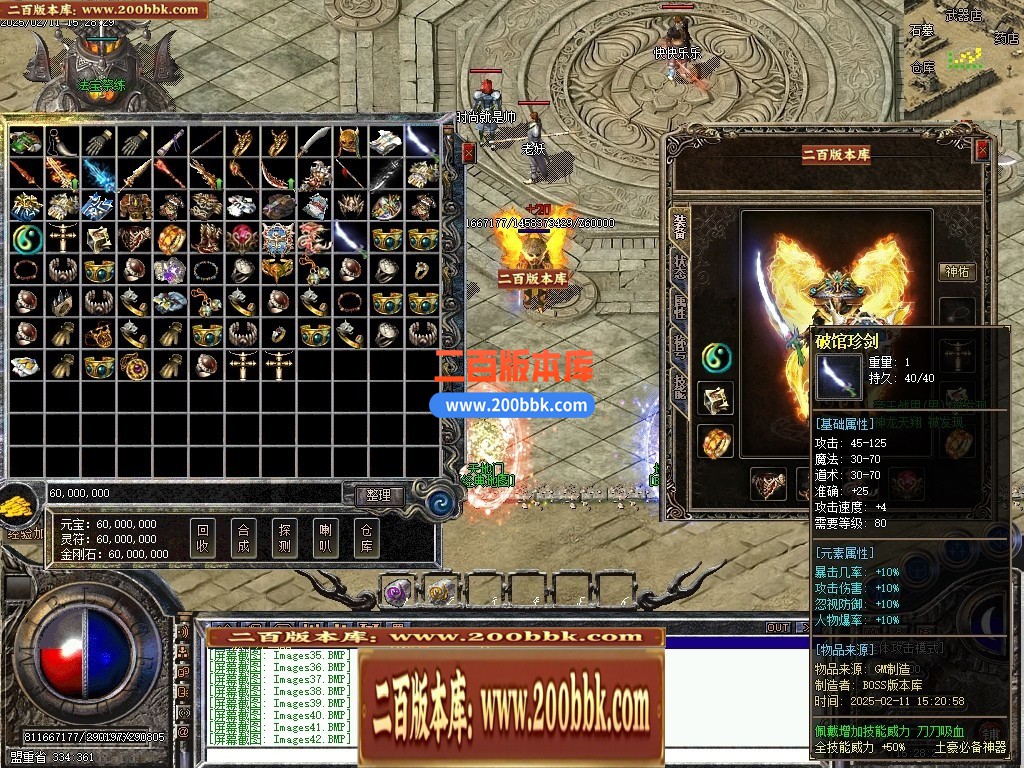This screenshot has width=1024, height=768.
Task: Select the golden horned helmet item
Action: (x=349, y=141)
